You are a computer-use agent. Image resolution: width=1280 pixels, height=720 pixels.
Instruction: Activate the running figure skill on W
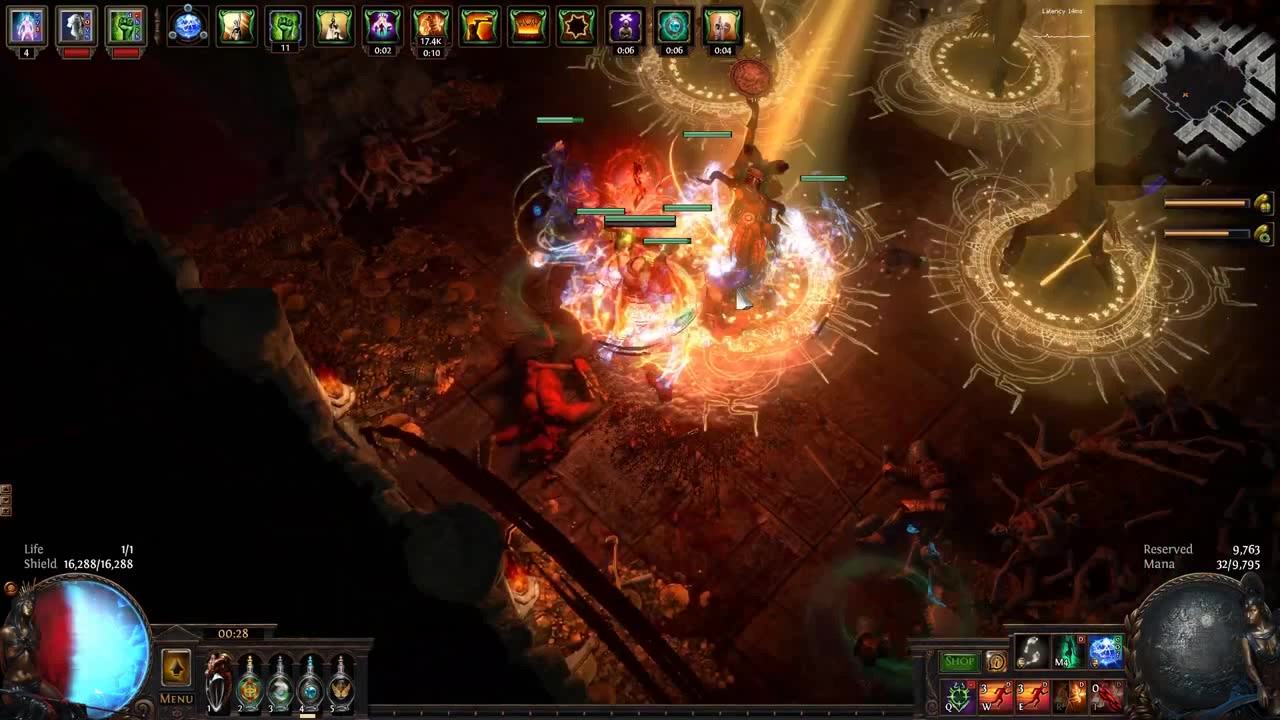tap(995, 695)
